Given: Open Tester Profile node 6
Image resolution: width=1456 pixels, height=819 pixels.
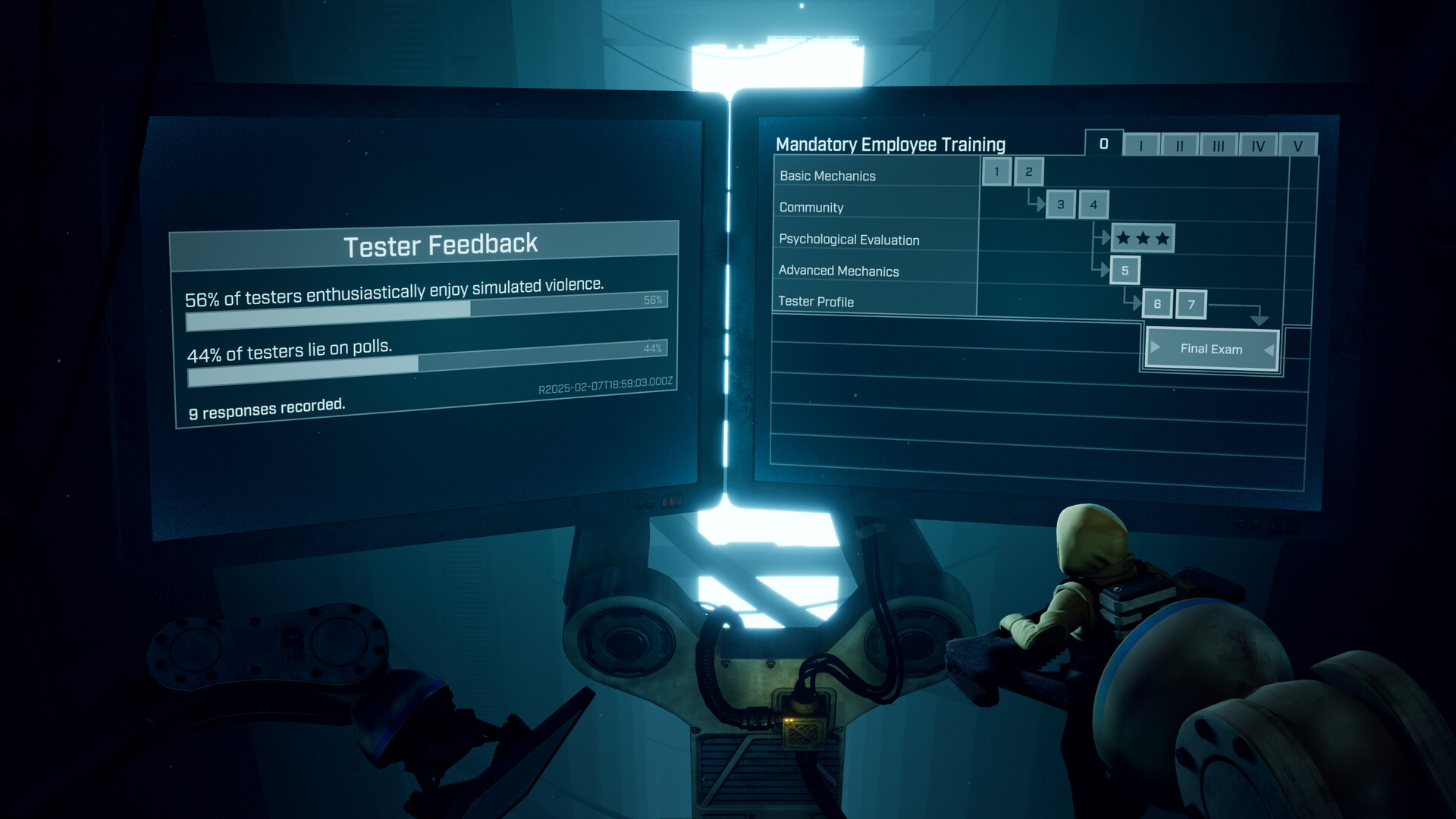Looking at the screenshot, I should (1157, 304).
